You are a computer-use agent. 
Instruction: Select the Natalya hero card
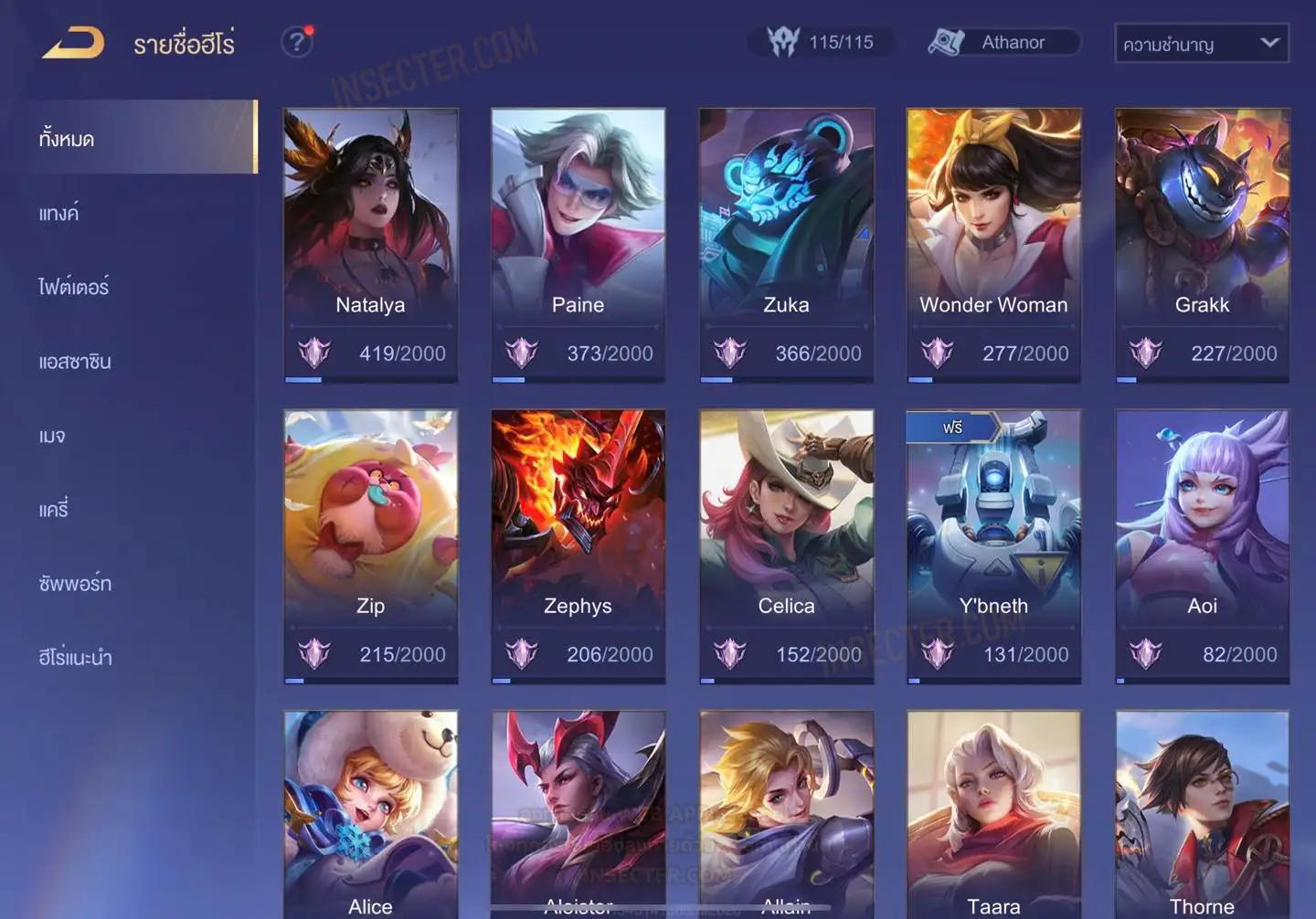click(370, 244)
